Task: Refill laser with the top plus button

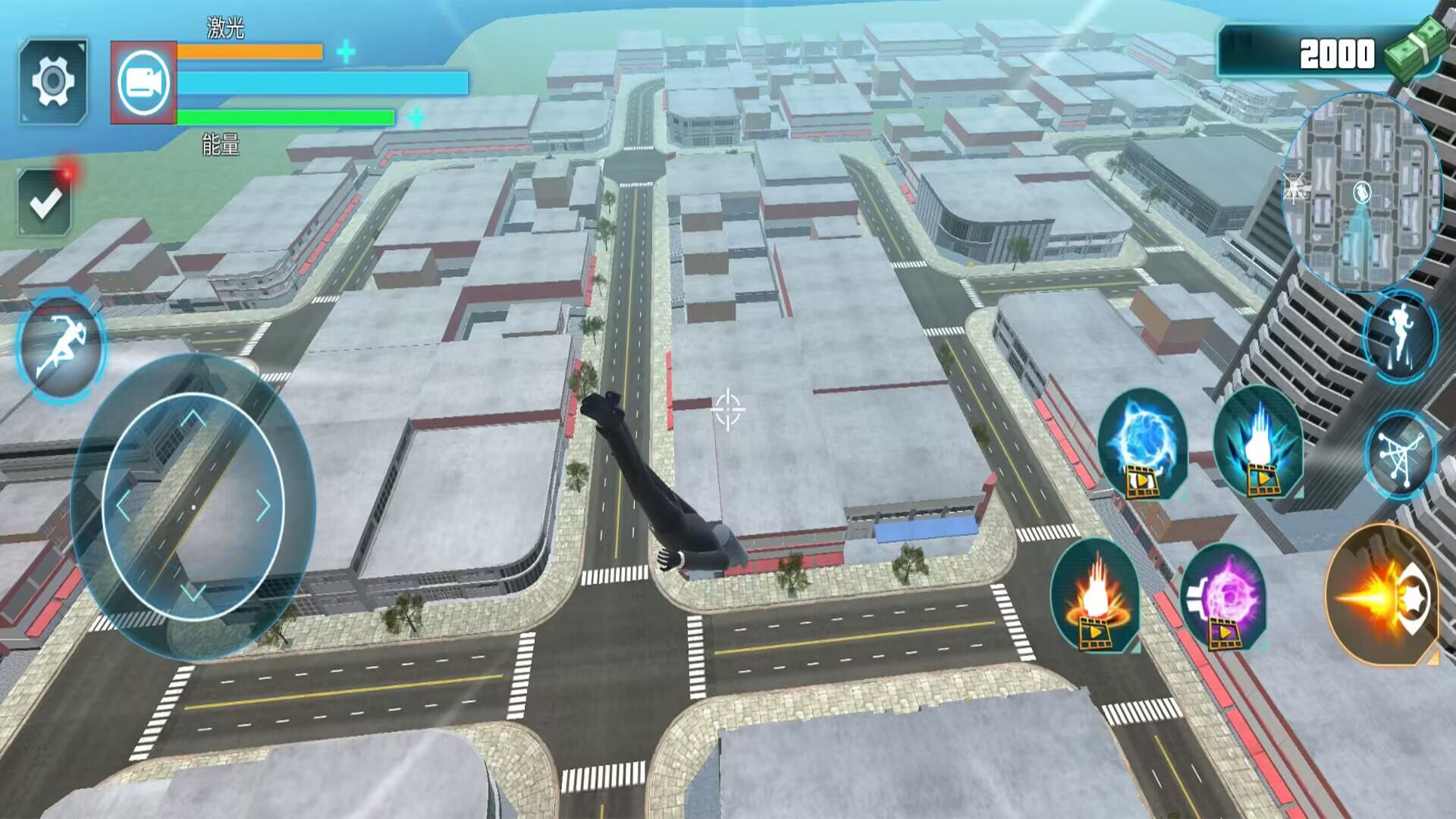Action: [x=346, y=52]
